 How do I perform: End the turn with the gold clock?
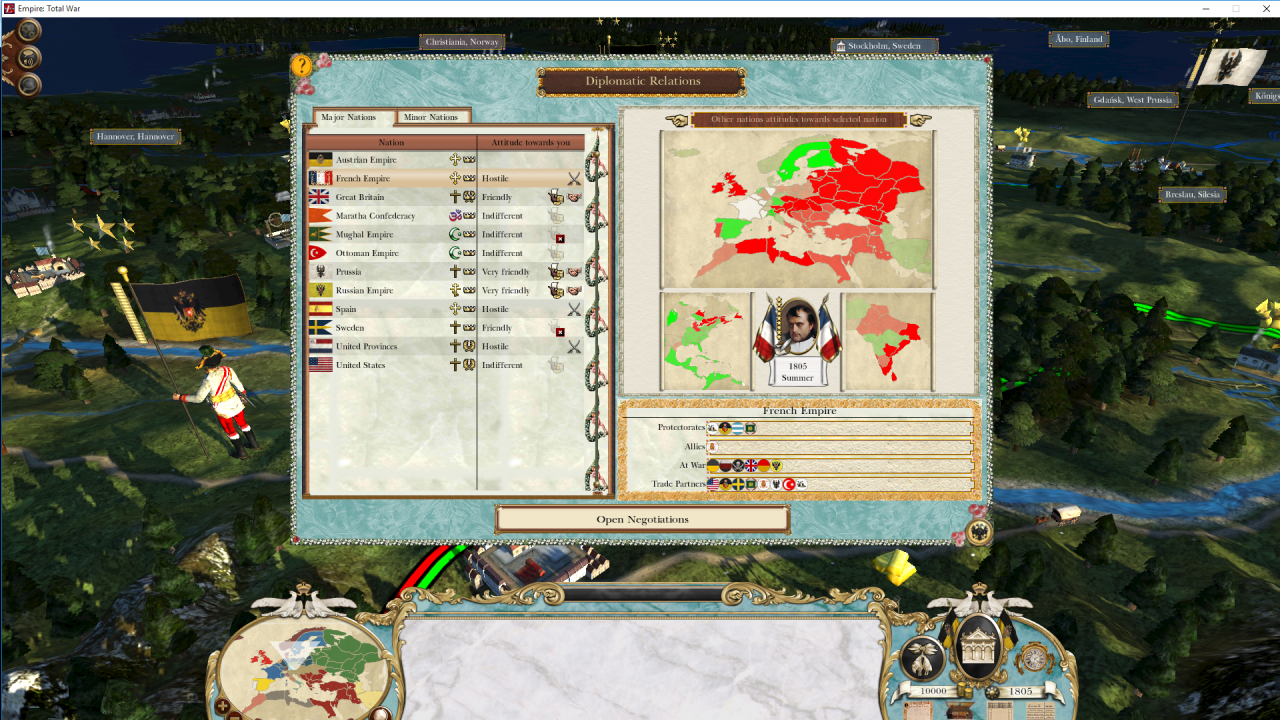pos(1033,657)
